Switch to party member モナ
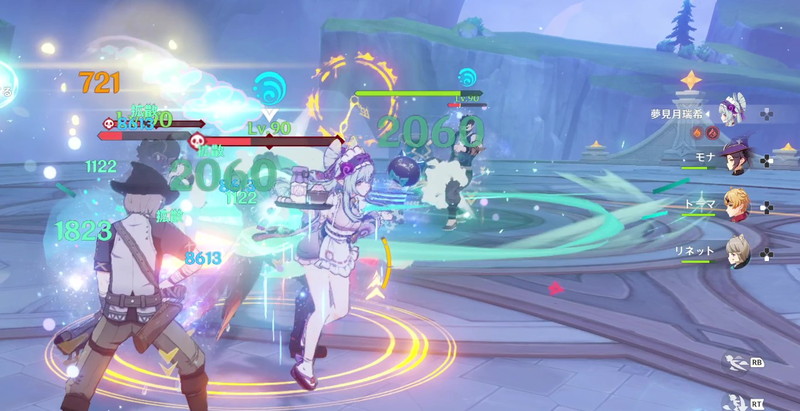The image size is (800, 411). pos(738,158)
